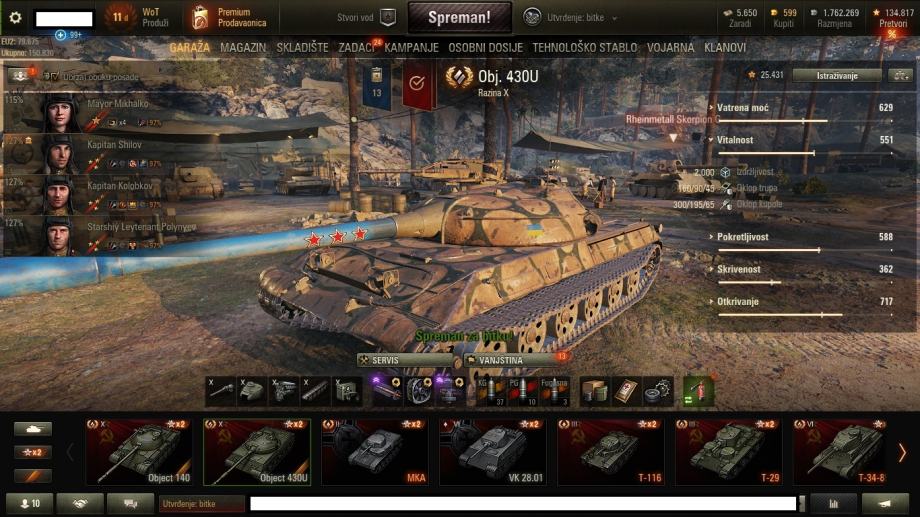920x517 pixels.
Task: Show the Osobni dosije tab
Action: (487, 47)
